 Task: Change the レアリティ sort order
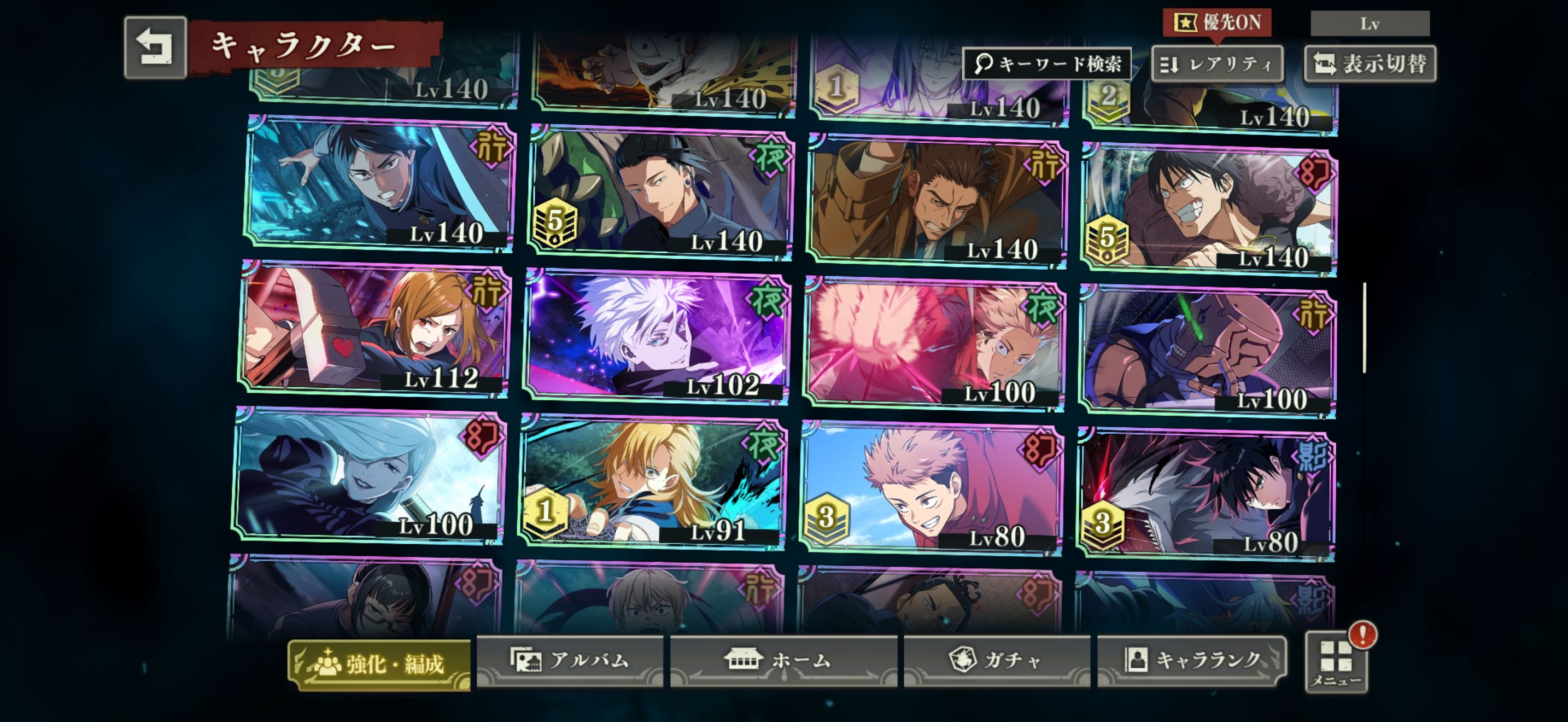pos(1218,64)
